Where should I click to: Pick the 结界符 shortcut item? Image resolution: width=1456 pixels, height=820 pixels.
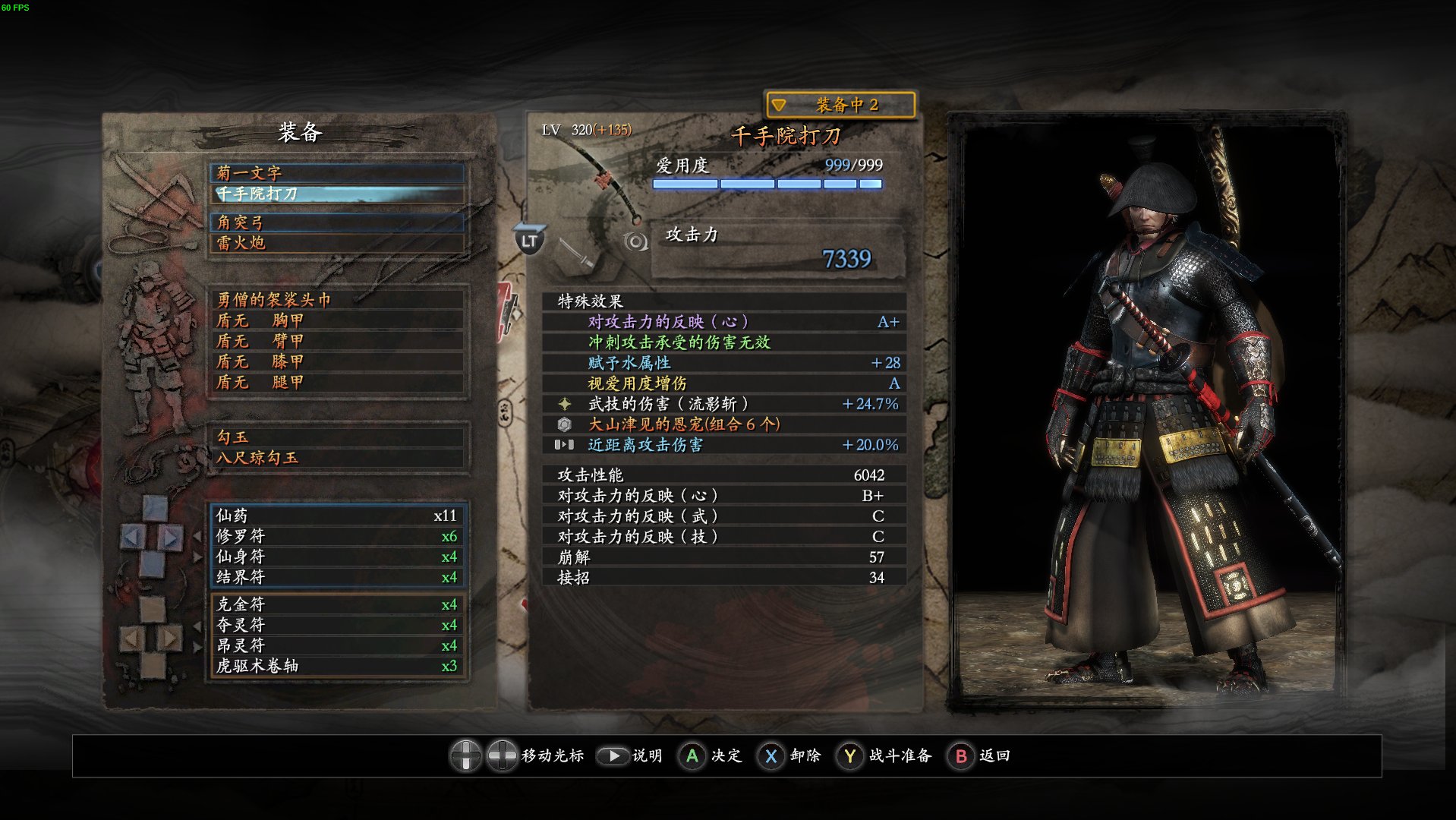coord(336,577)
